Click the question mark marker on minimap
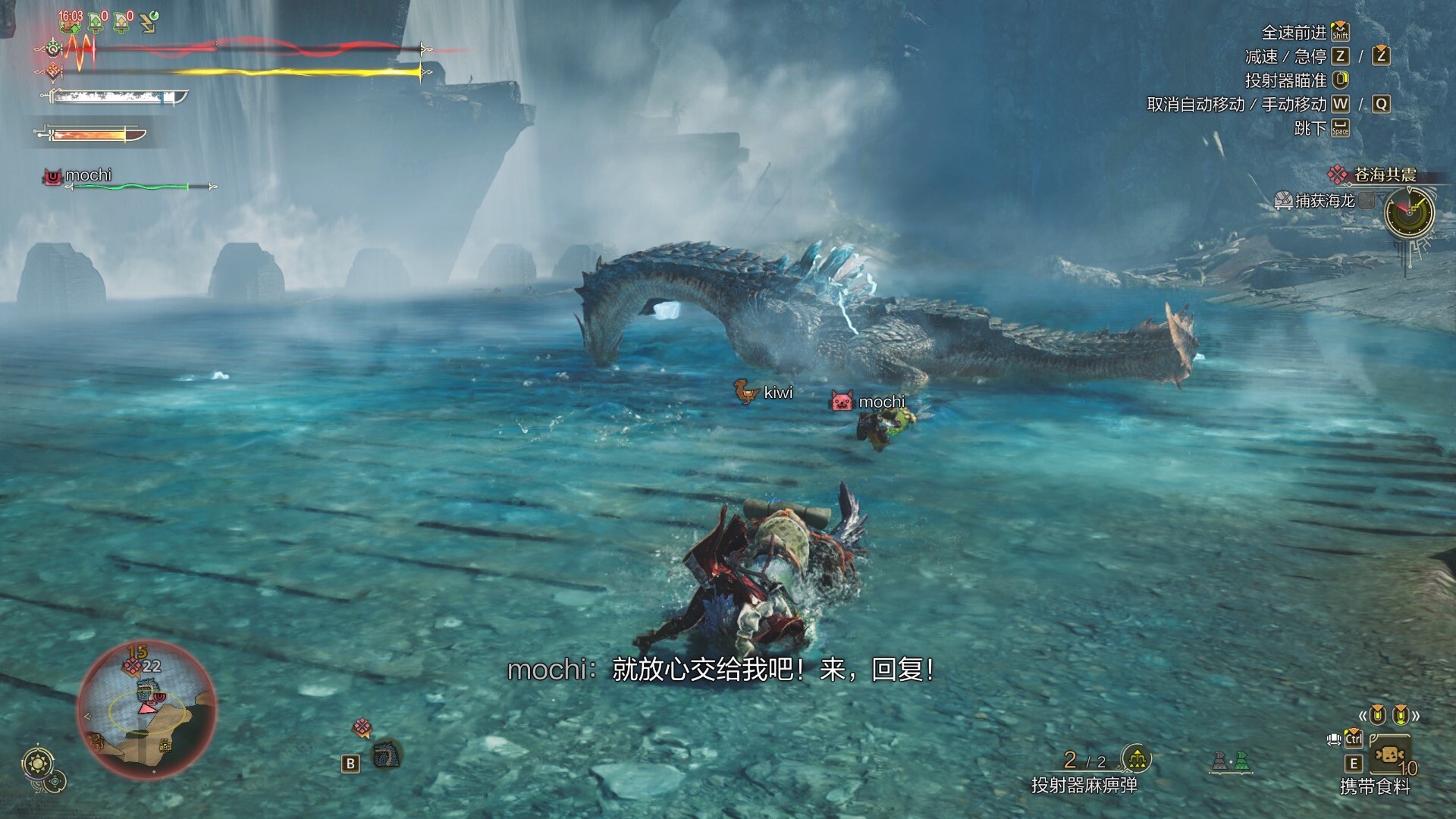Image resolution: width=1456 pixels, height=819 pixels. 165,746
